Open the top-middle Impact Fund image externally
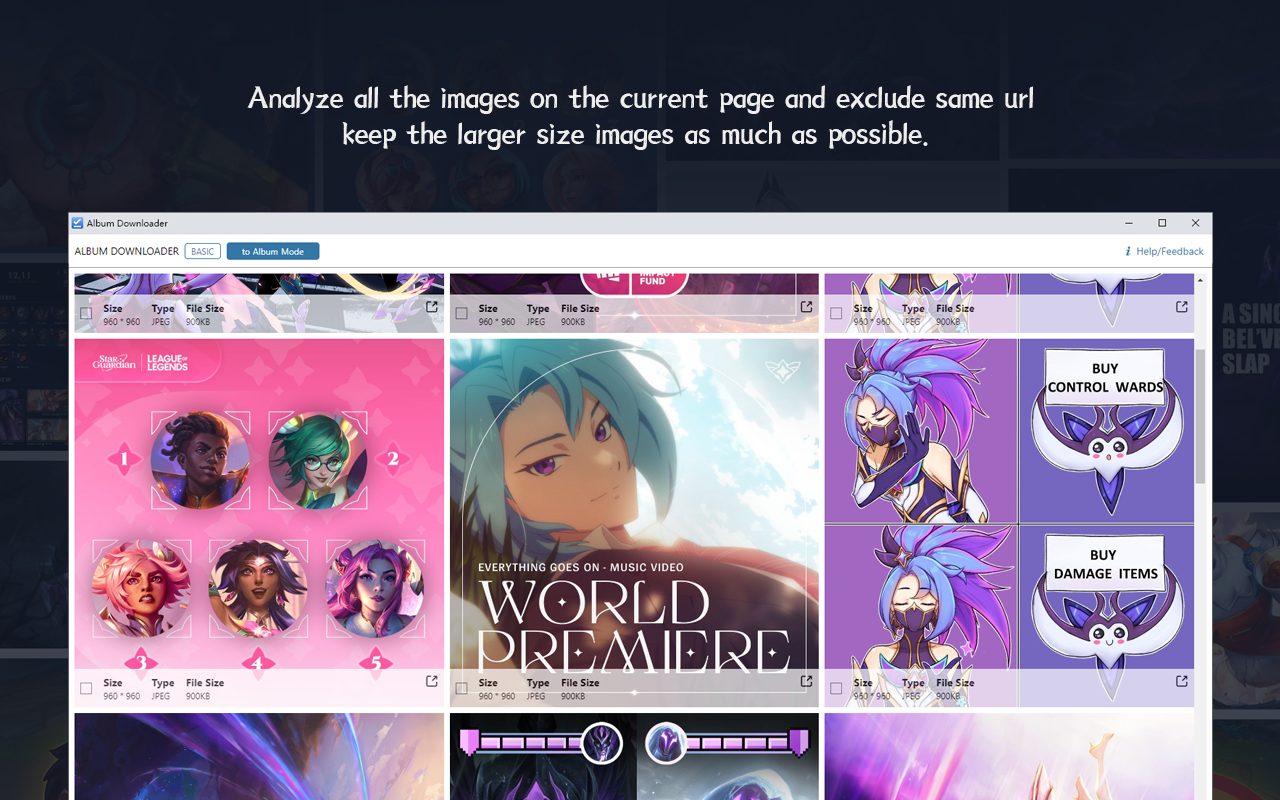Viewport: 1280px width, 800px height. coord(806,306)
